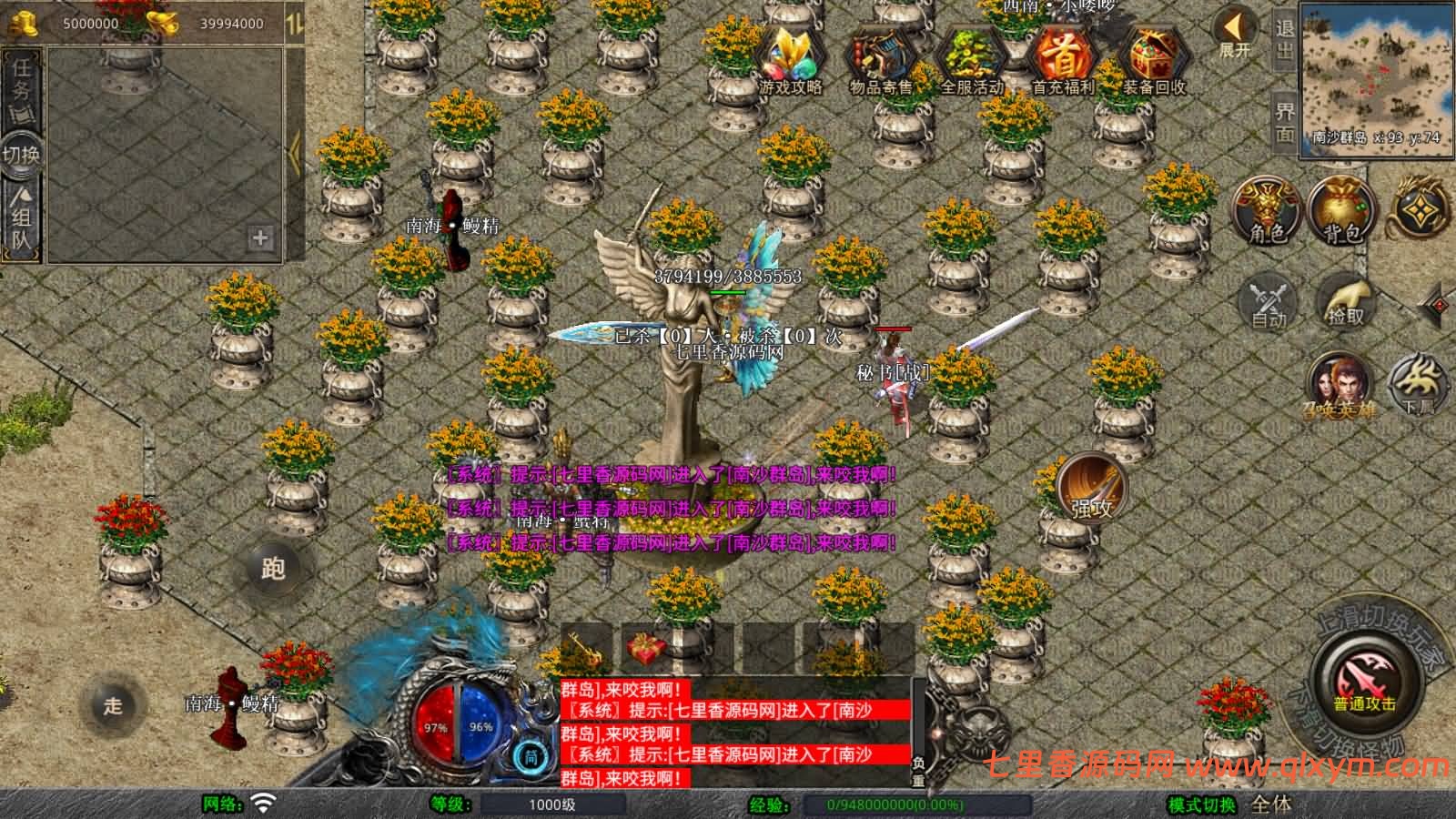Use the 捡取 pick-up function
The height and width of the screenshot is (819, 1456).
pos(1345,301)
